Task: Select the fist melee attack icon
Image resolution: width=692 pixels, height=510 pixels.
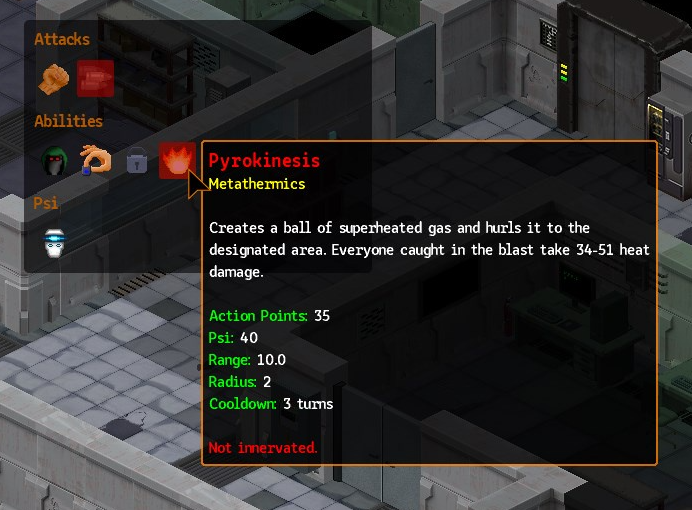Action: (54, 79)
